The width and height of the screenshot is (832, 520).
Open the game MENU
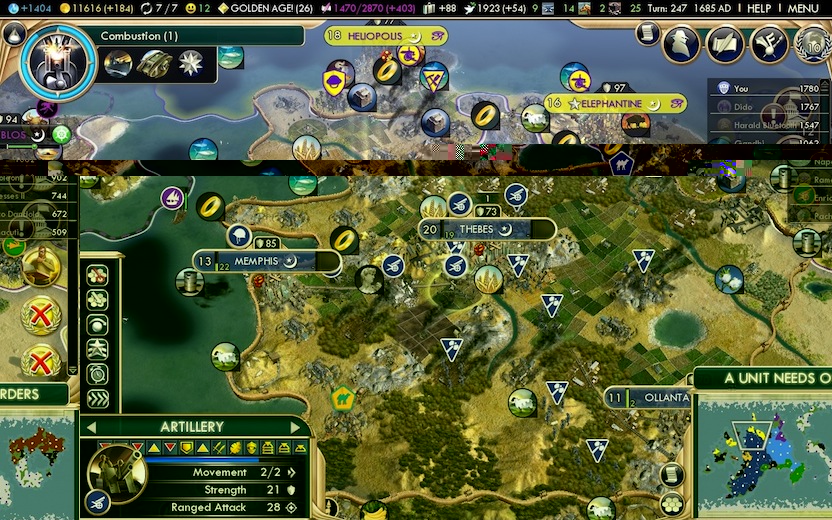click(x=802, y=8)
